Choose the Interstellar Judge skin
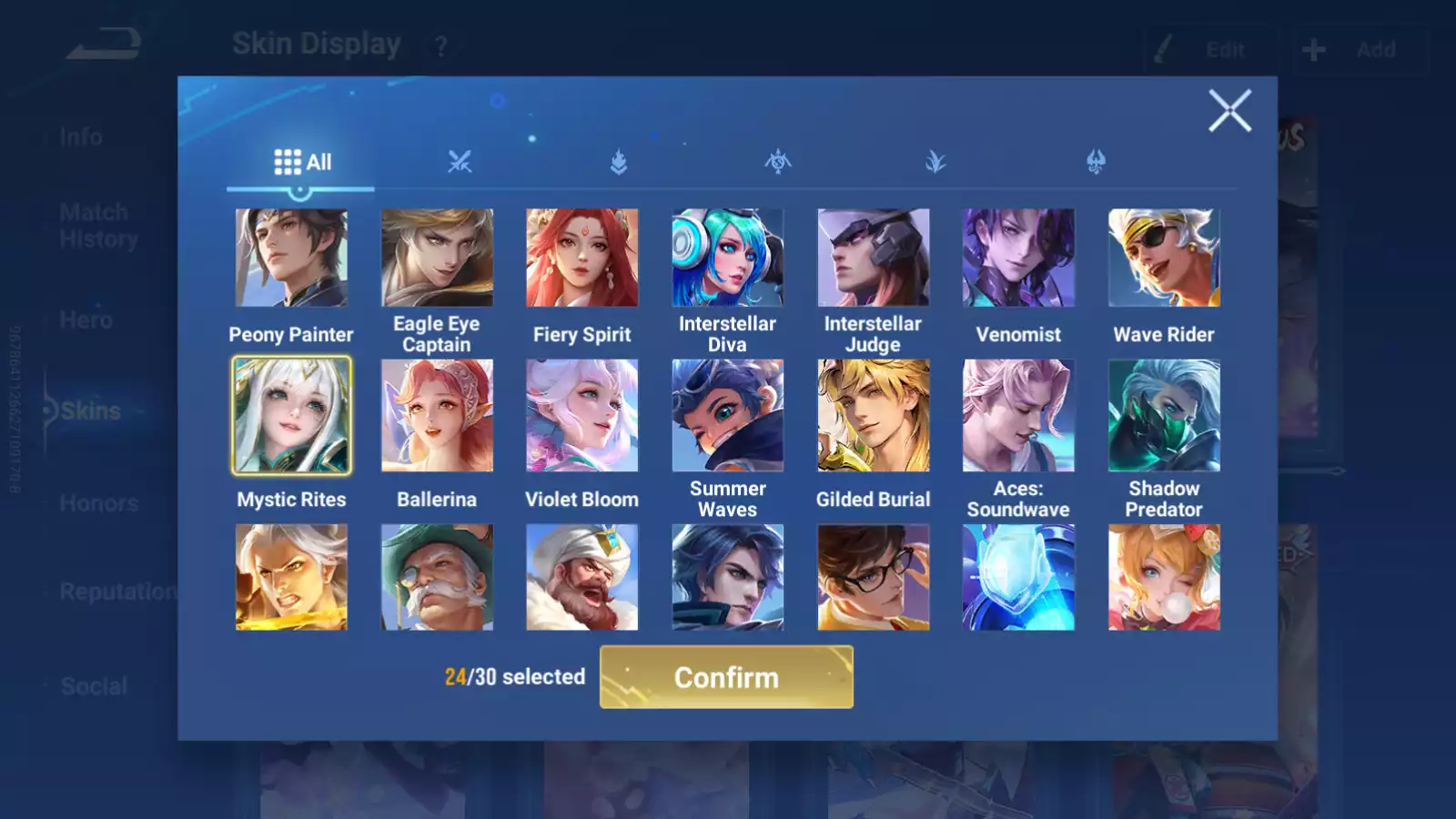 coord(873,258)
